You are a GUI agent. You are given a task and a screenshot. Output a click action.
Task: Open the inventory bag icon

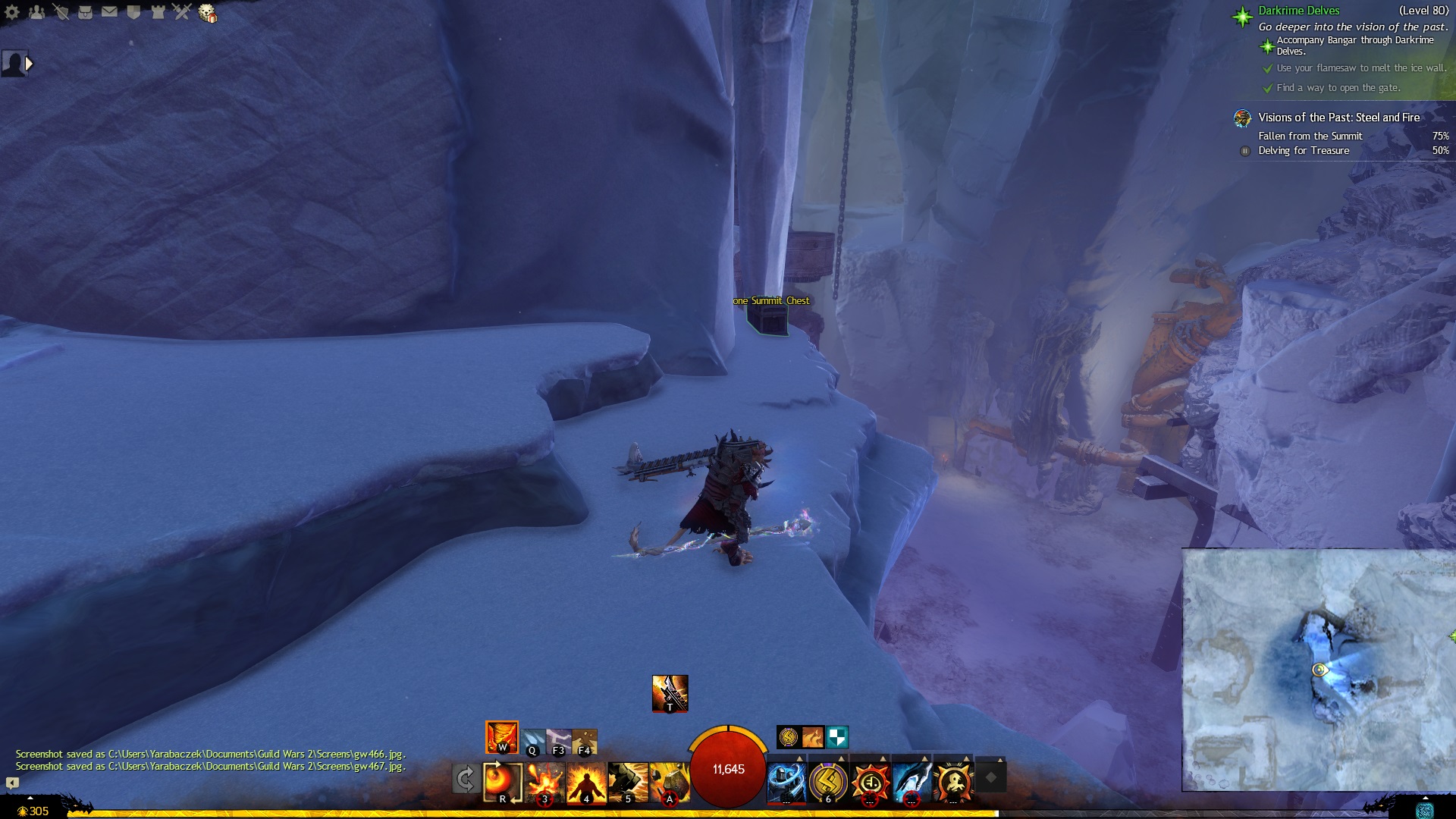click(x=85, y=12)
